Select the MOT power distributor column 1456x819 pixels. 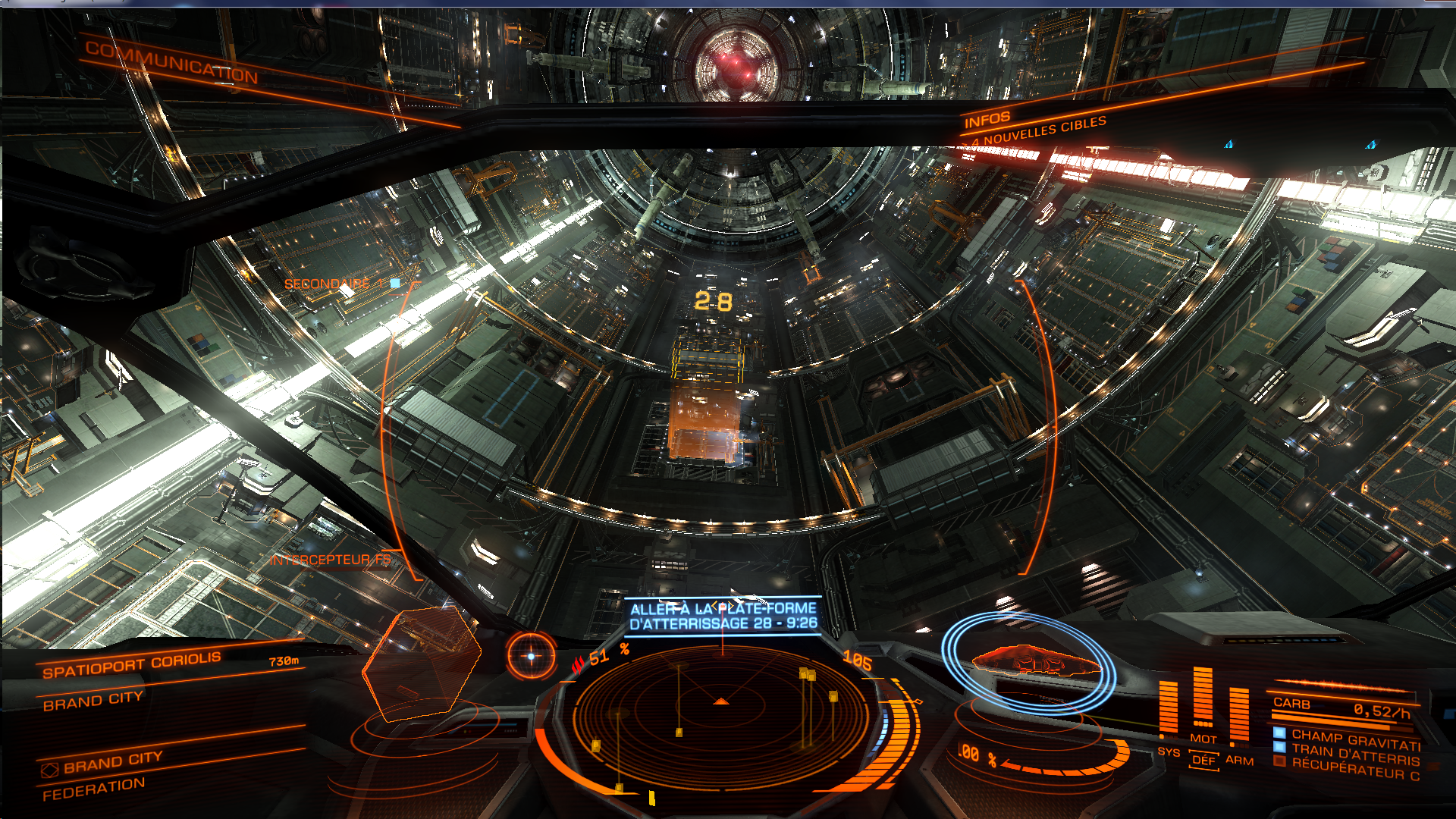1203,698
